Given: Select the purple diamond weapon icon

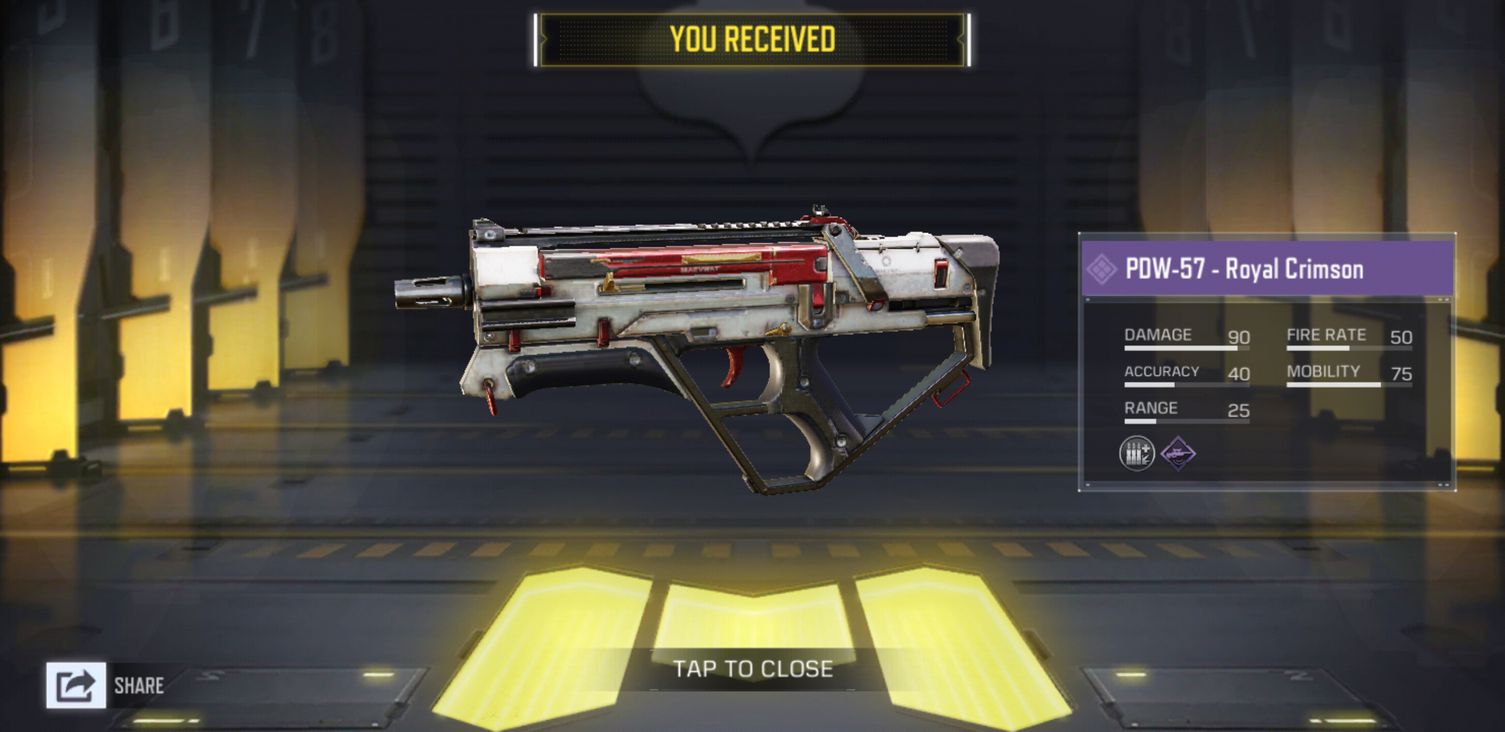Looking at the screenshot, I should pyautogui.click(x=1178, y=454).
